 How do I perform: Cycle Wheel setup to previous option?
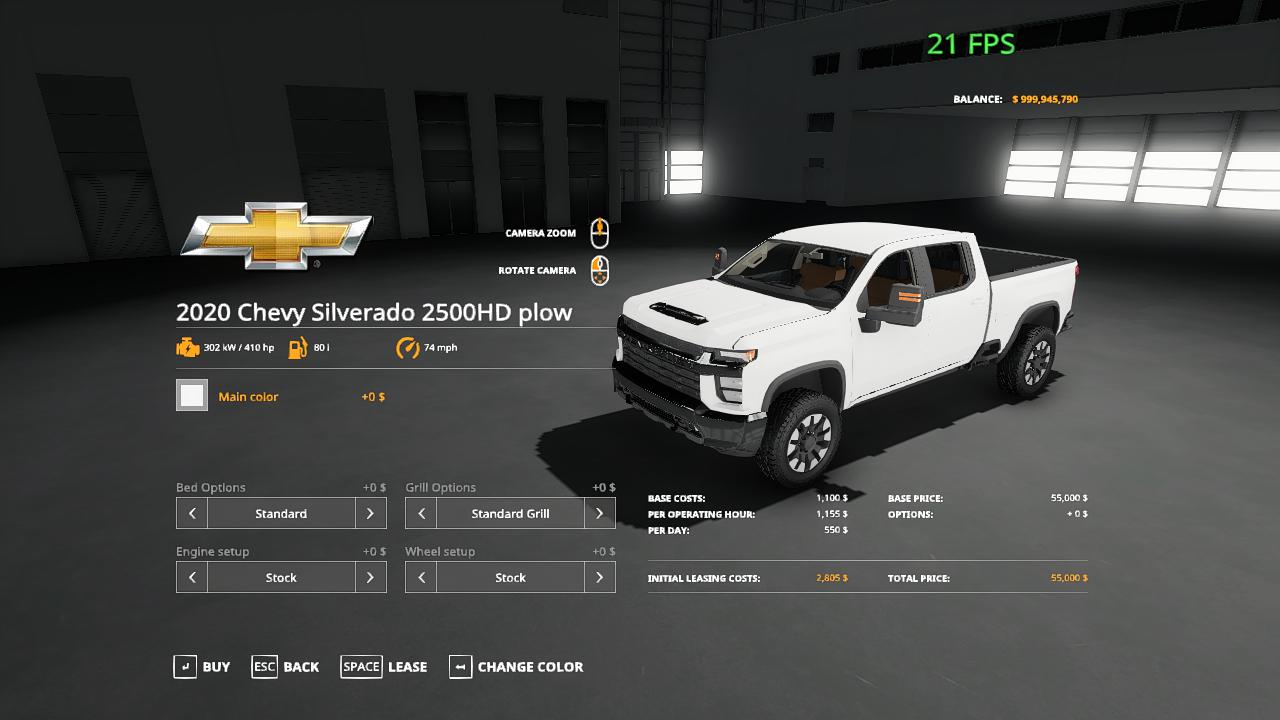pos(421,577)
